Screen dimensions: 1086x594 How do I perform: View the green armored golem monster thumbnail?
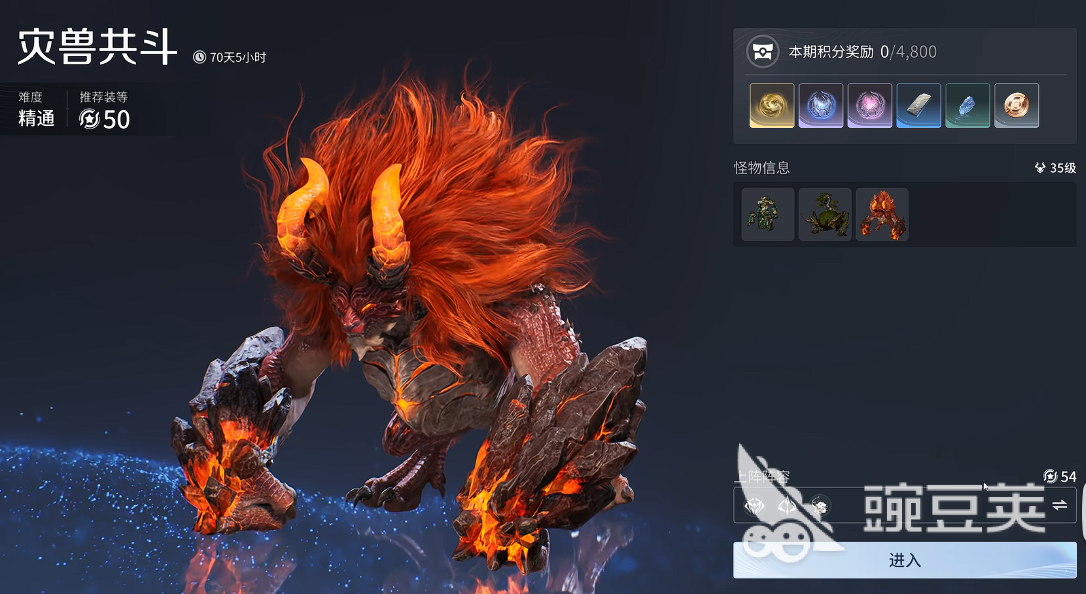tap(768, 214)
